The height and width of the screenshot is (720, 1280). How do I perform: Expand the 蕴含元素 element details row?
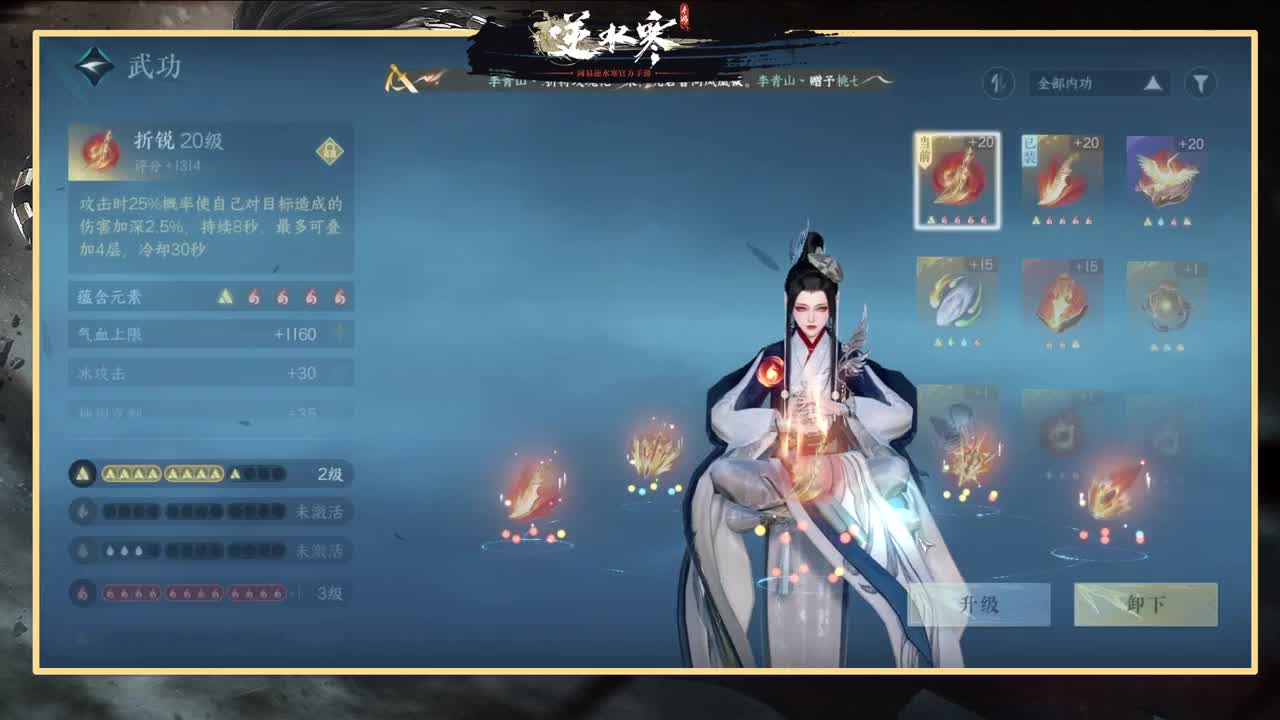(210, 297)
